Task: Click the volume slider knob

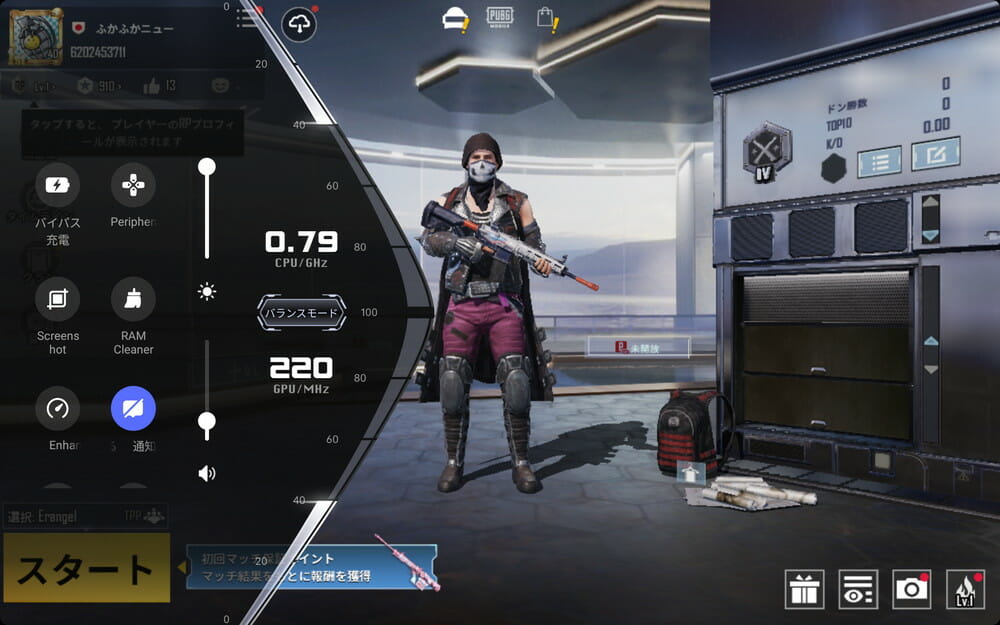Action: tap(207, 422)
